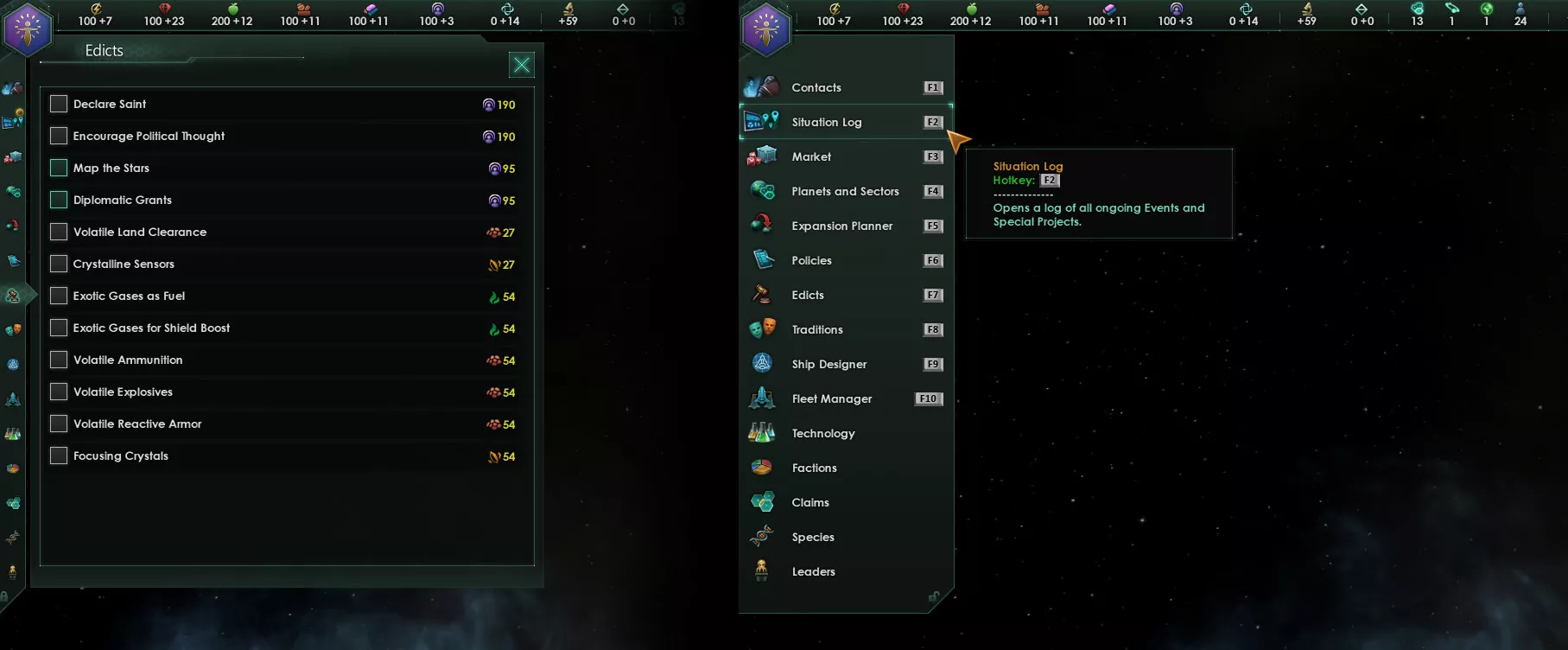Launch the Ship Designer
This screenshot has height=650, width=1568.
click(x=828, y=364)
